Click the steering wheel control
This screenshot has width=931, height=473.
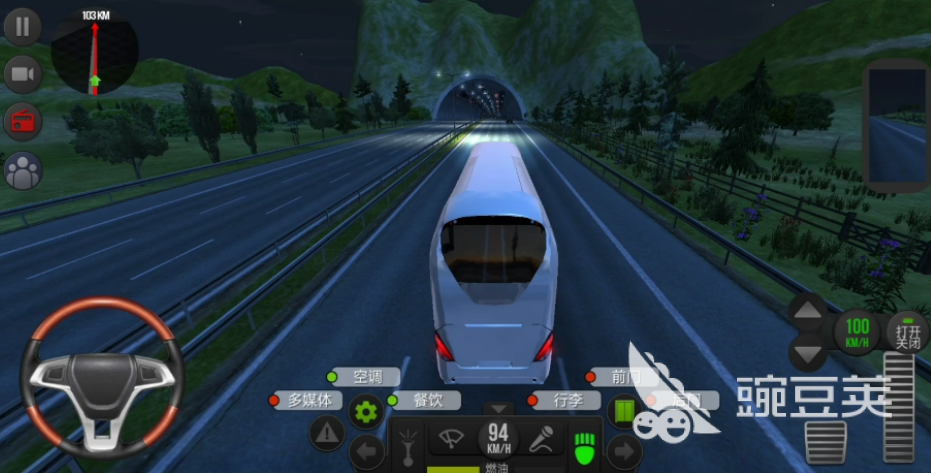(x=101, y=377)
